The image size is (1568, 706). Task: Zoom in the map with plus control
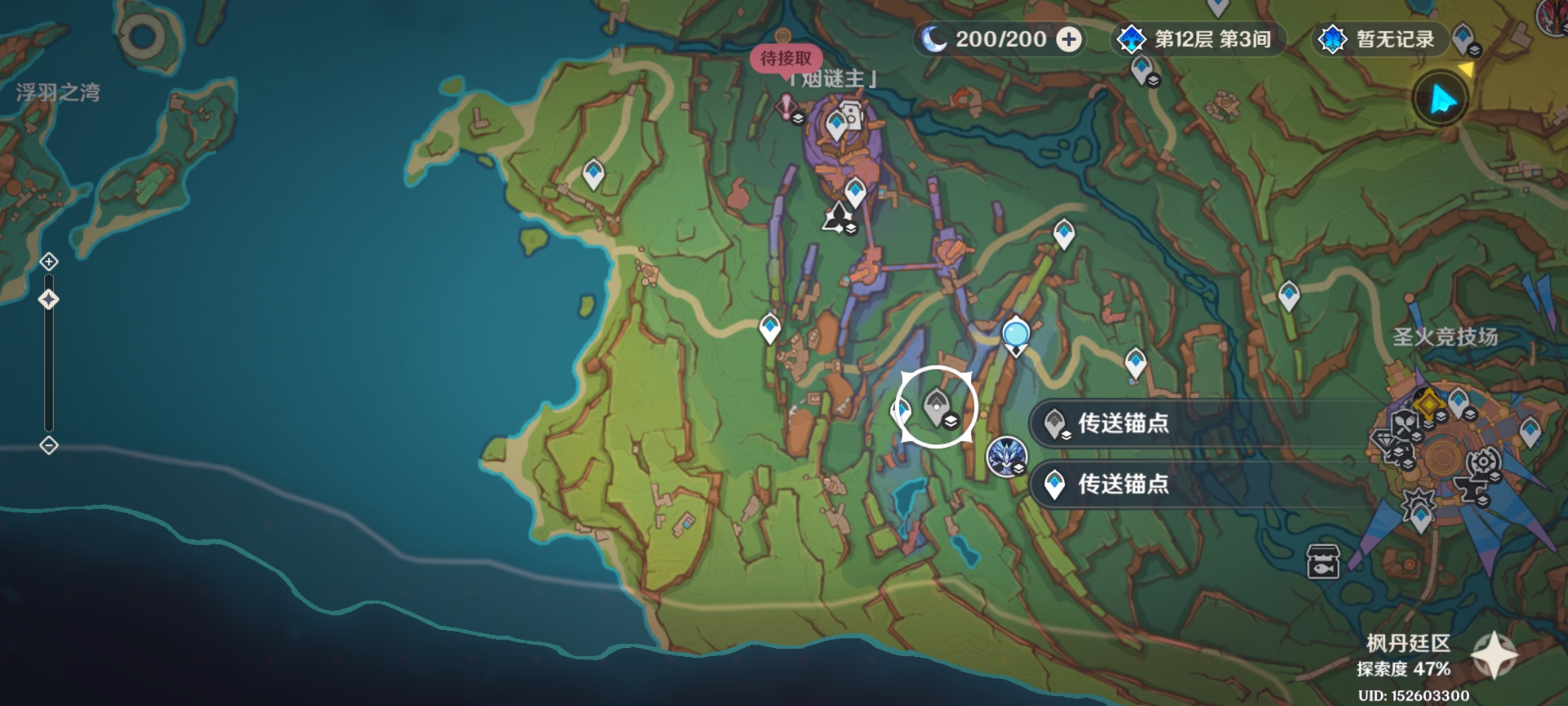49,262
